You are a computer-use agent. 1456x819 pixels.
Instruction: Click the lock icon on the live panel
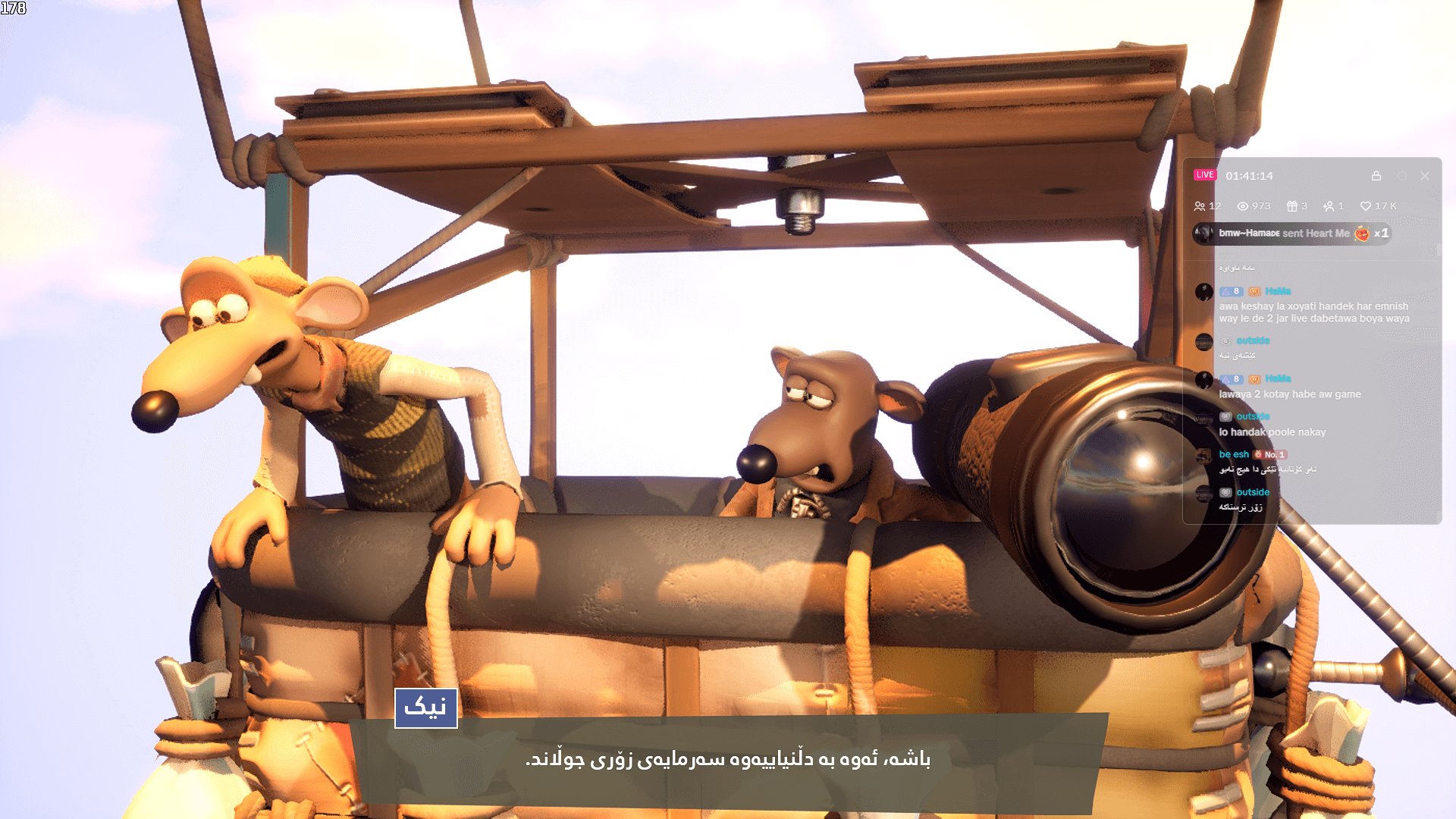[x=1377, y=175]
